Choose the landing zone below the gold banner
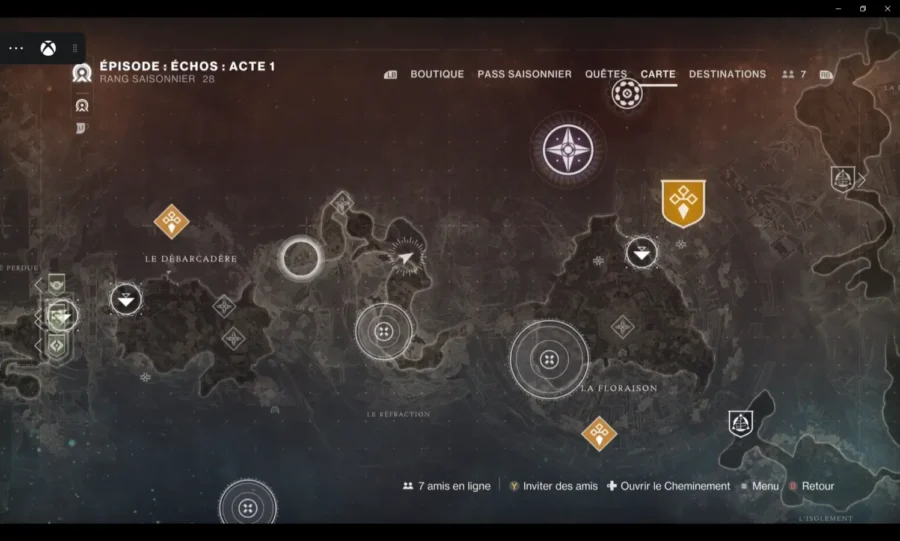 [x=642, y=252]
